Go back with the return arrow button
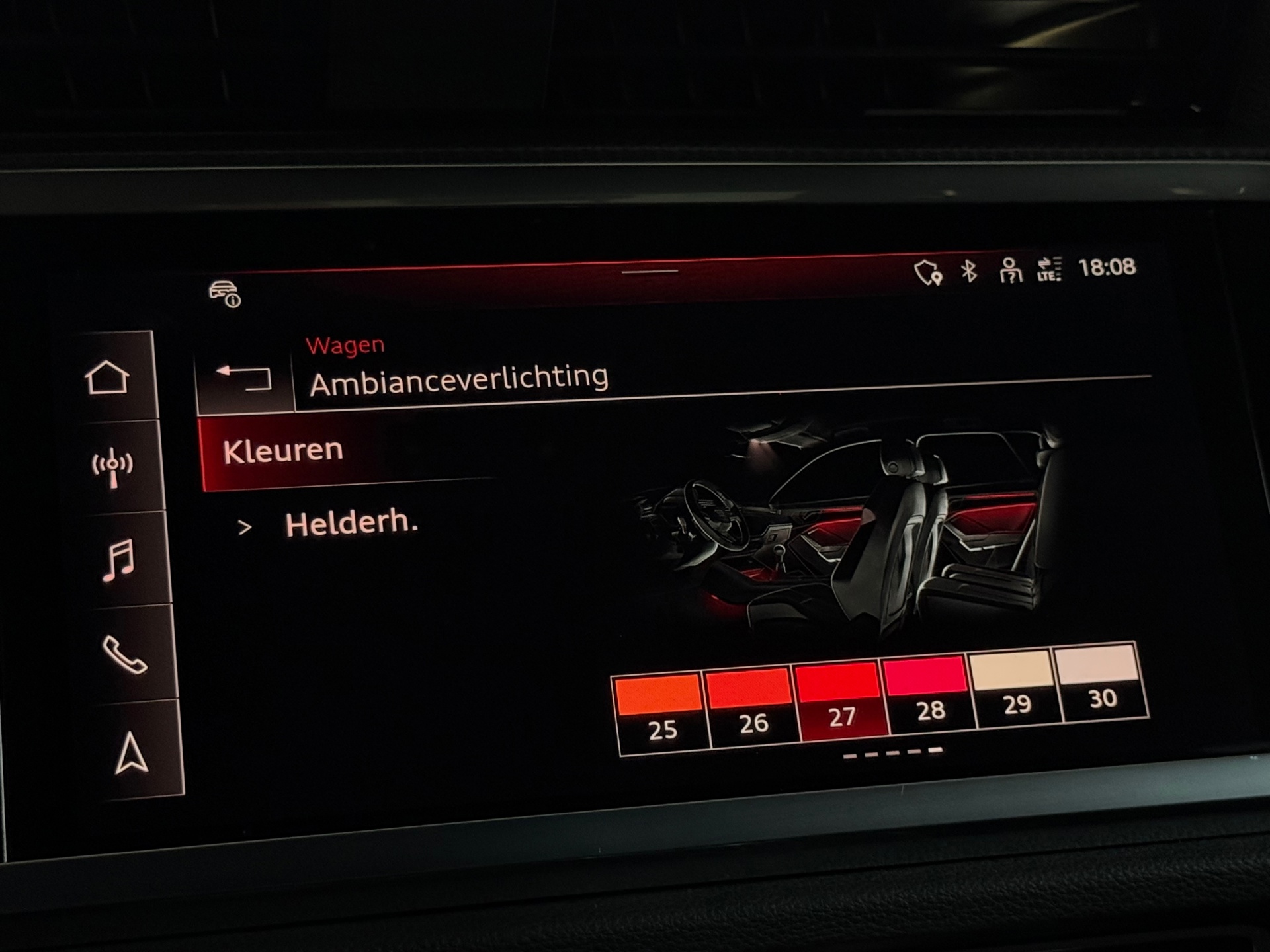This screenshot has height=952, width=1270. (x=244, y=379)
